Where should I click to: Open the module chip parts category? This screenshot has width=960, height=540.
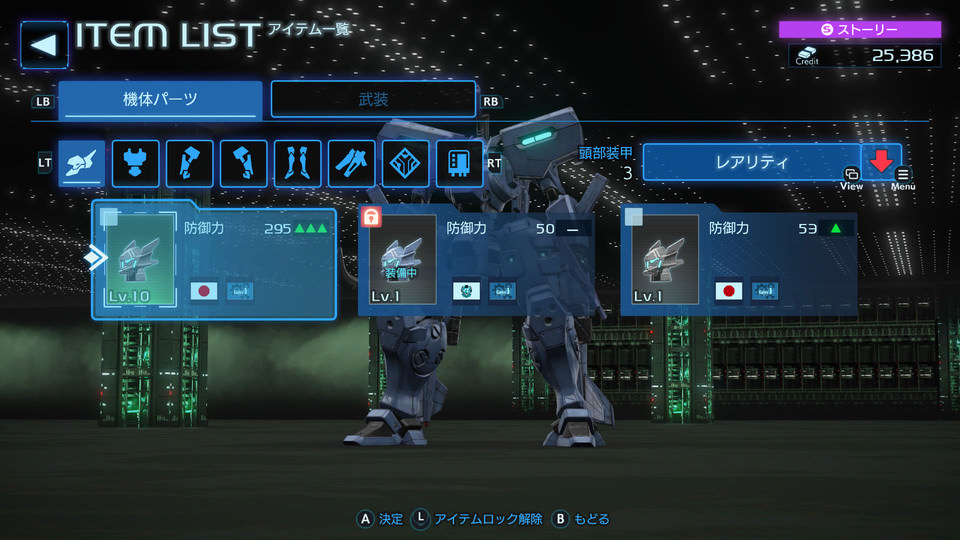click(x=460, y=163)
